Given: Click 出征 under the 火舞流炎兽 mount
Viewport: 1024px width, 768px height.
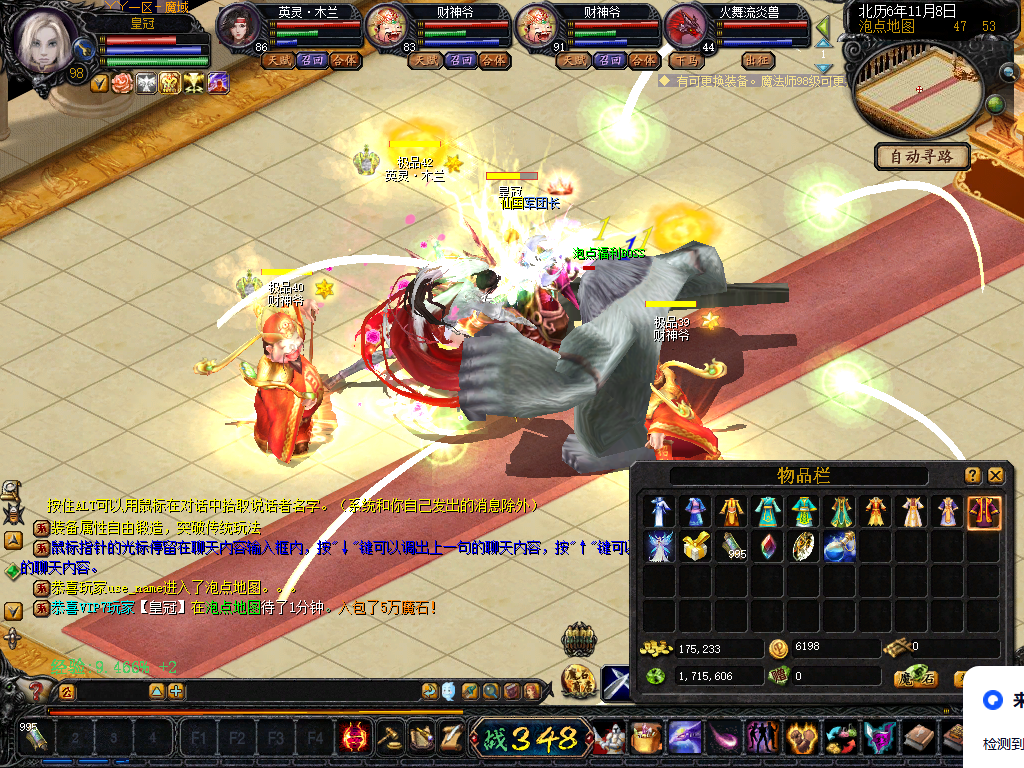Looking at the screenshot, I should pyautogui.click(x=759, y=60).
